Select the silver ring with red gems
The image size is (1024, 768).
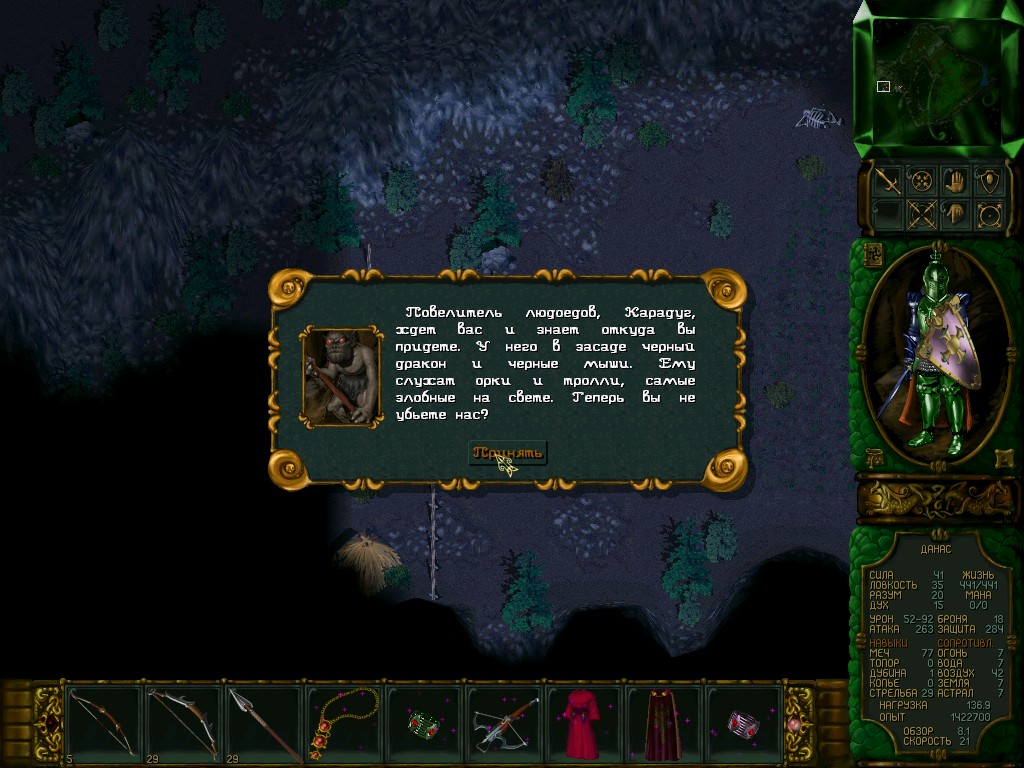pos(743,722)
